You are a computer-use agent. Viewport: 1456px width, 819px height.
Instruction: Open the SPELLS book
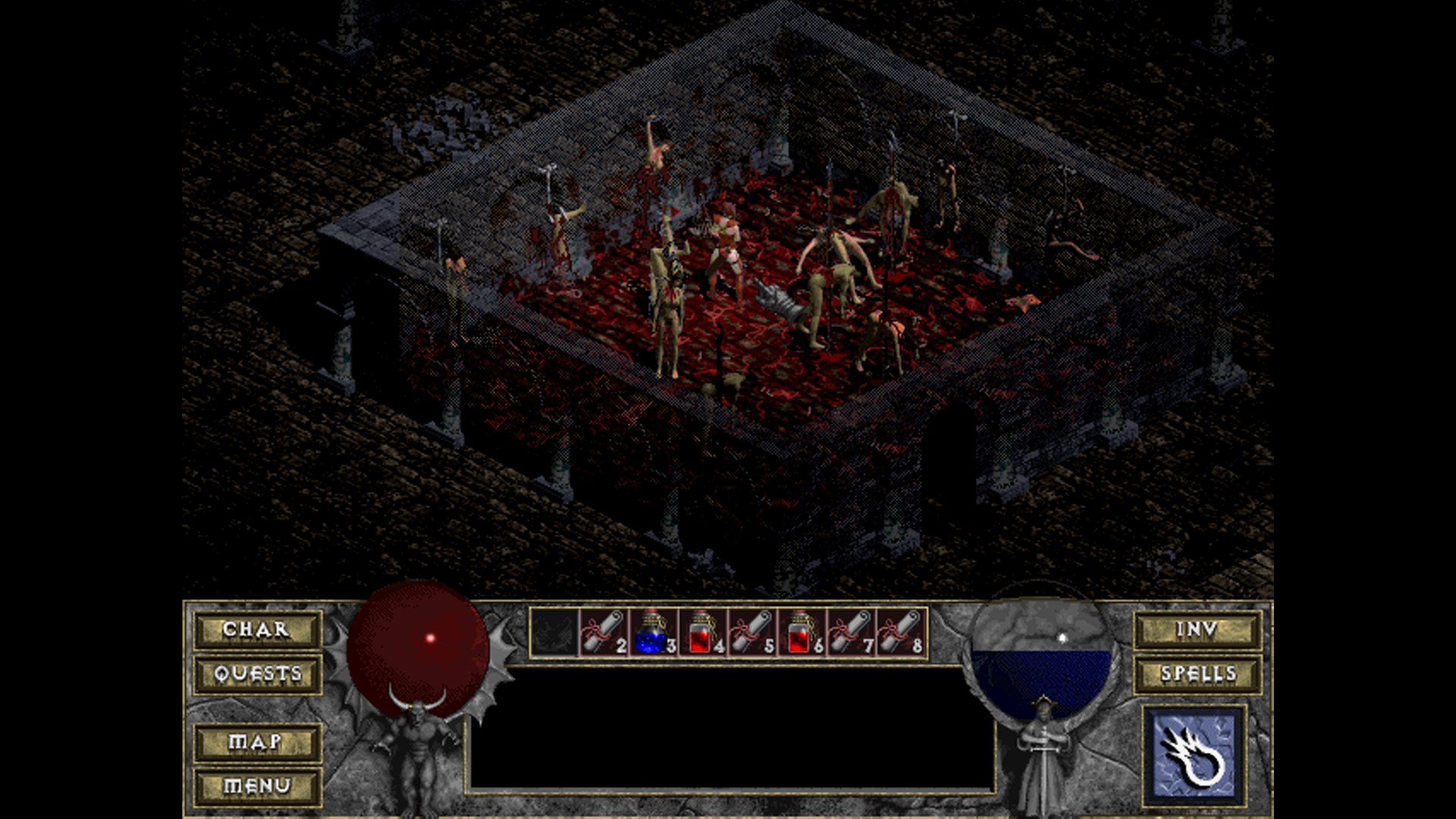(x=1197, y=674)
